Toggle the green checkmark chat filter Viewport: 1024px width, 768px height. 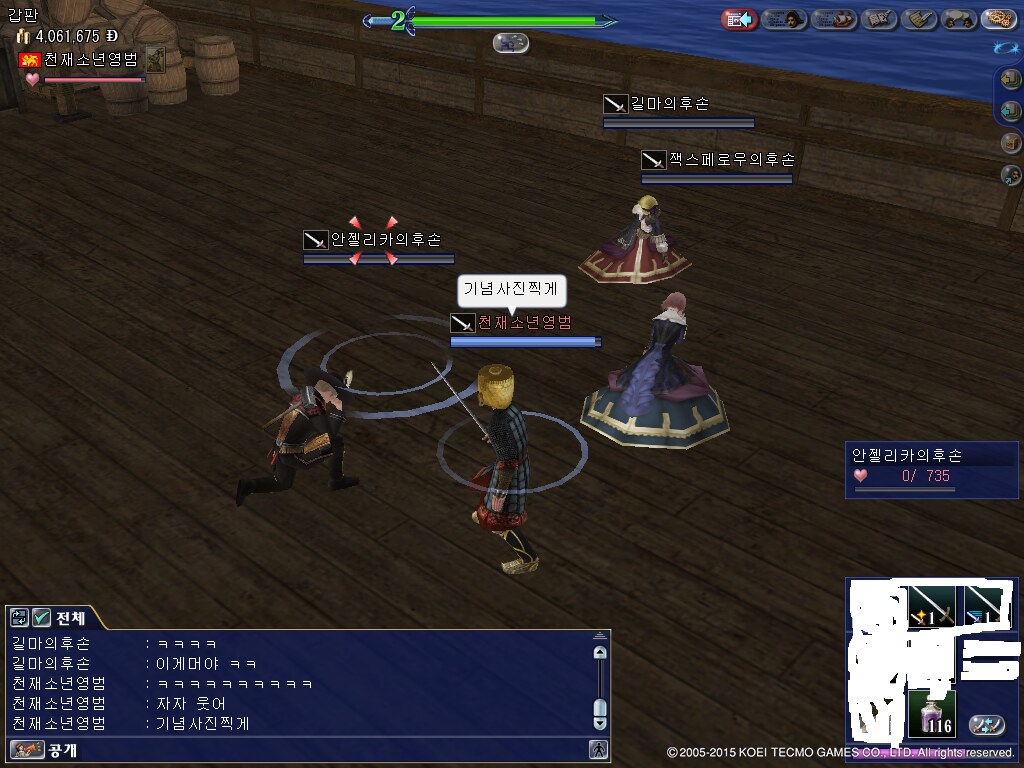click(x=41, y=617)
